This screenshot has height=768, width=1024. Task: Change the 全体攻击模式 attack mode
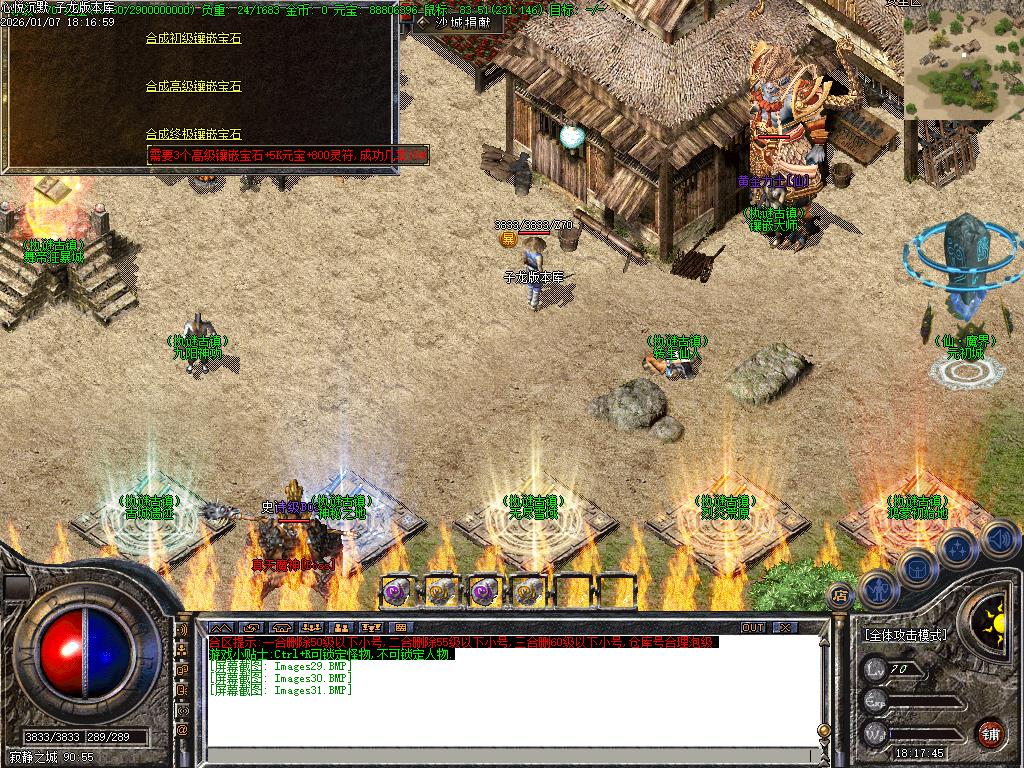point(905,635)
